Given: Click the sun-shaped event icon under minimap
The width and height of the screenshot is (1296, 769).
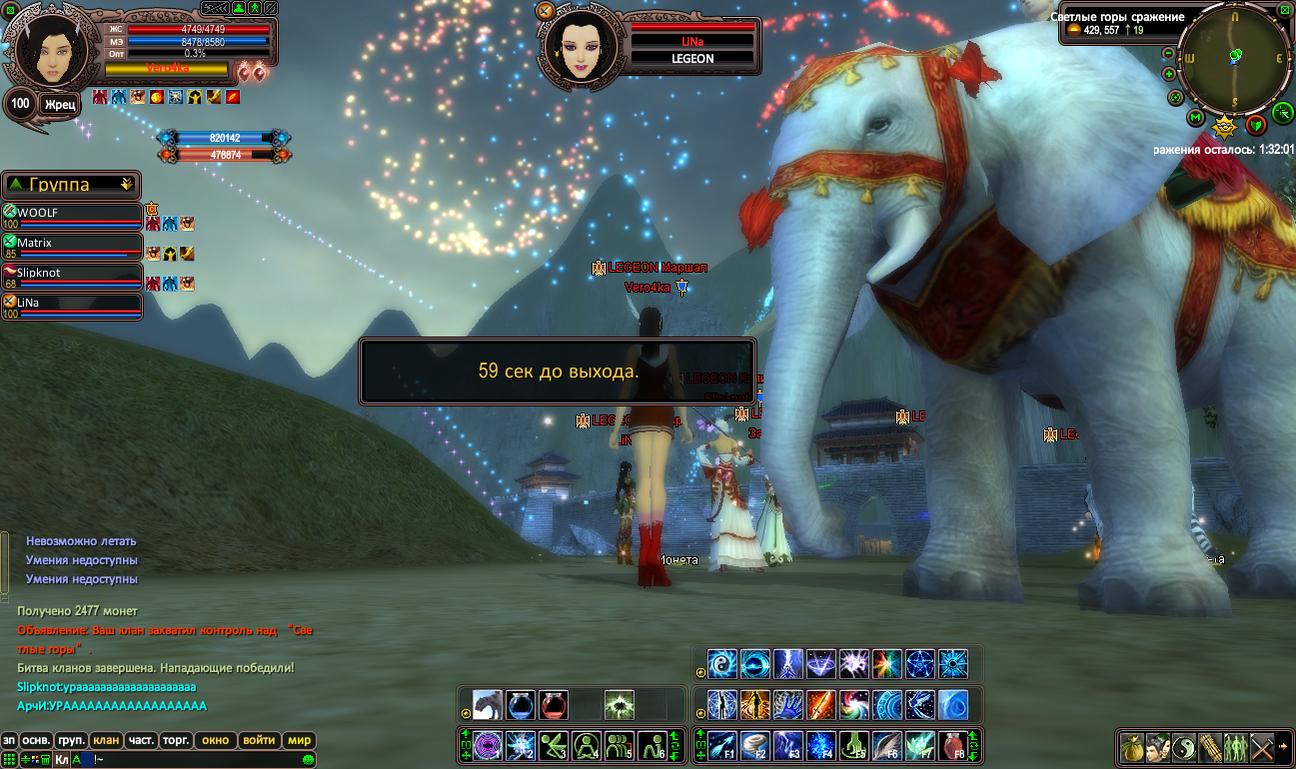Looking at the screenshot, I should 1224,127.
